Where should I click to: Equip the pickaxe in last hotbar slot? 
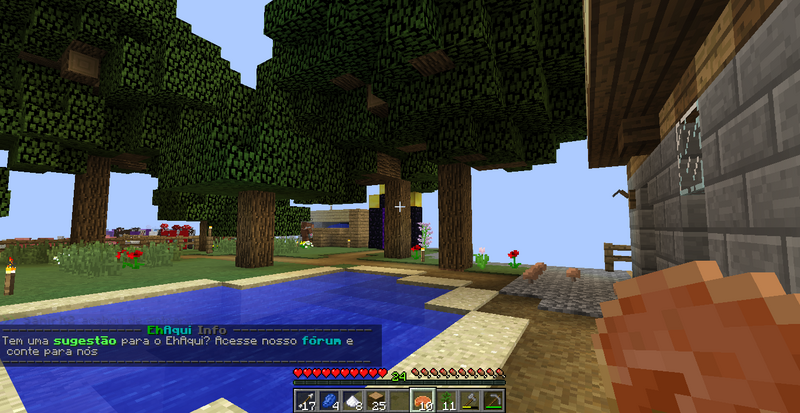click(492, 401)
